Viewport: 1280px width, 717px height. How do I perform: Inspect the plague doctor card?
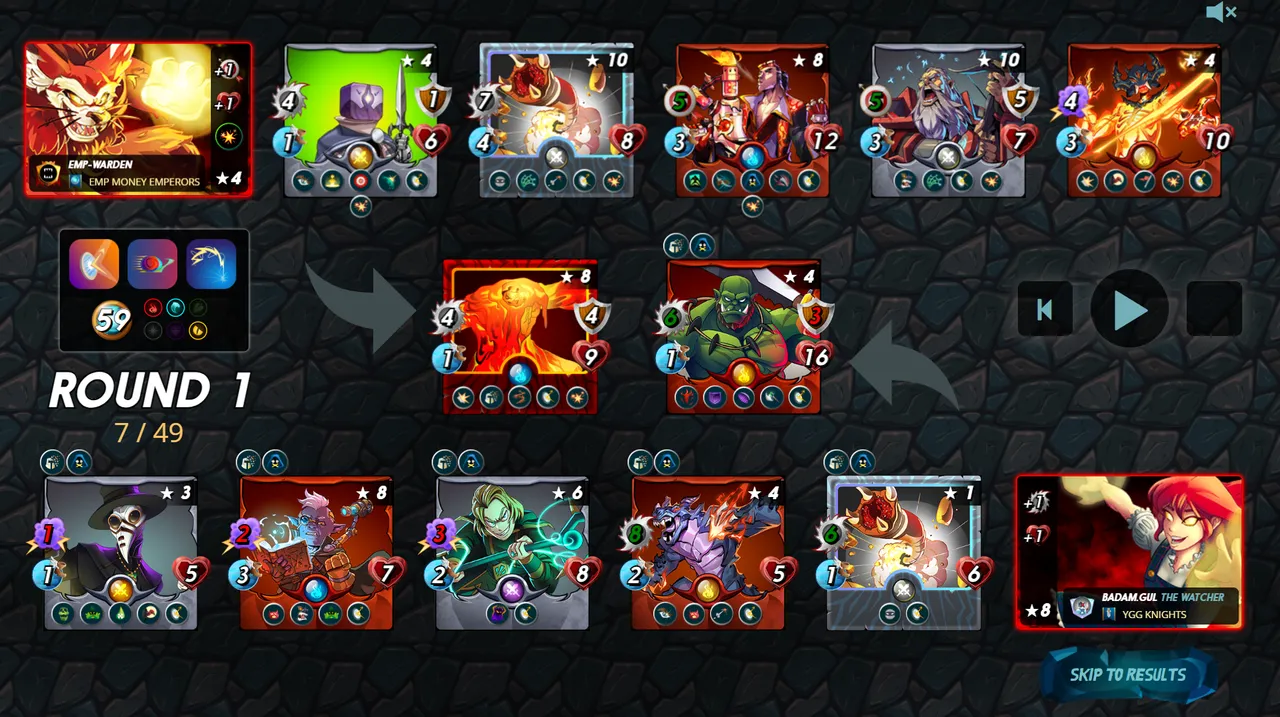[x=120, y=552]
